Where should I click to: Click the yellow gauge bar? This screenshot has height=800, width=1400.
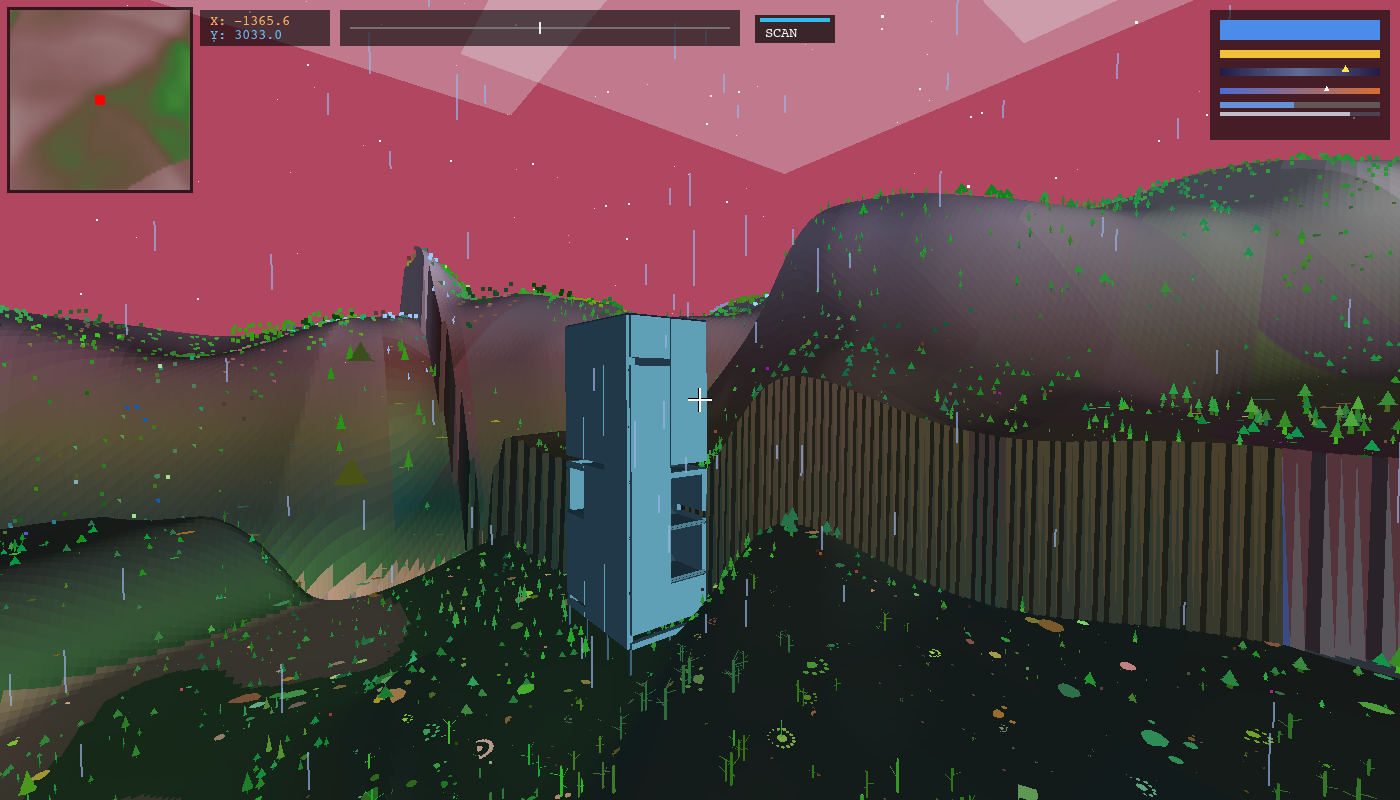tap(1300, 54)
